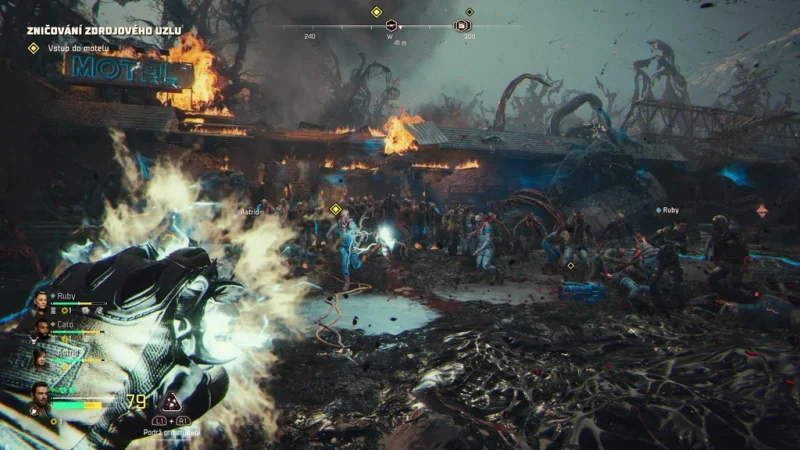Select the weapon marker icon on the compass
Screen dimensions: 800x450
(x=391, y=25)
